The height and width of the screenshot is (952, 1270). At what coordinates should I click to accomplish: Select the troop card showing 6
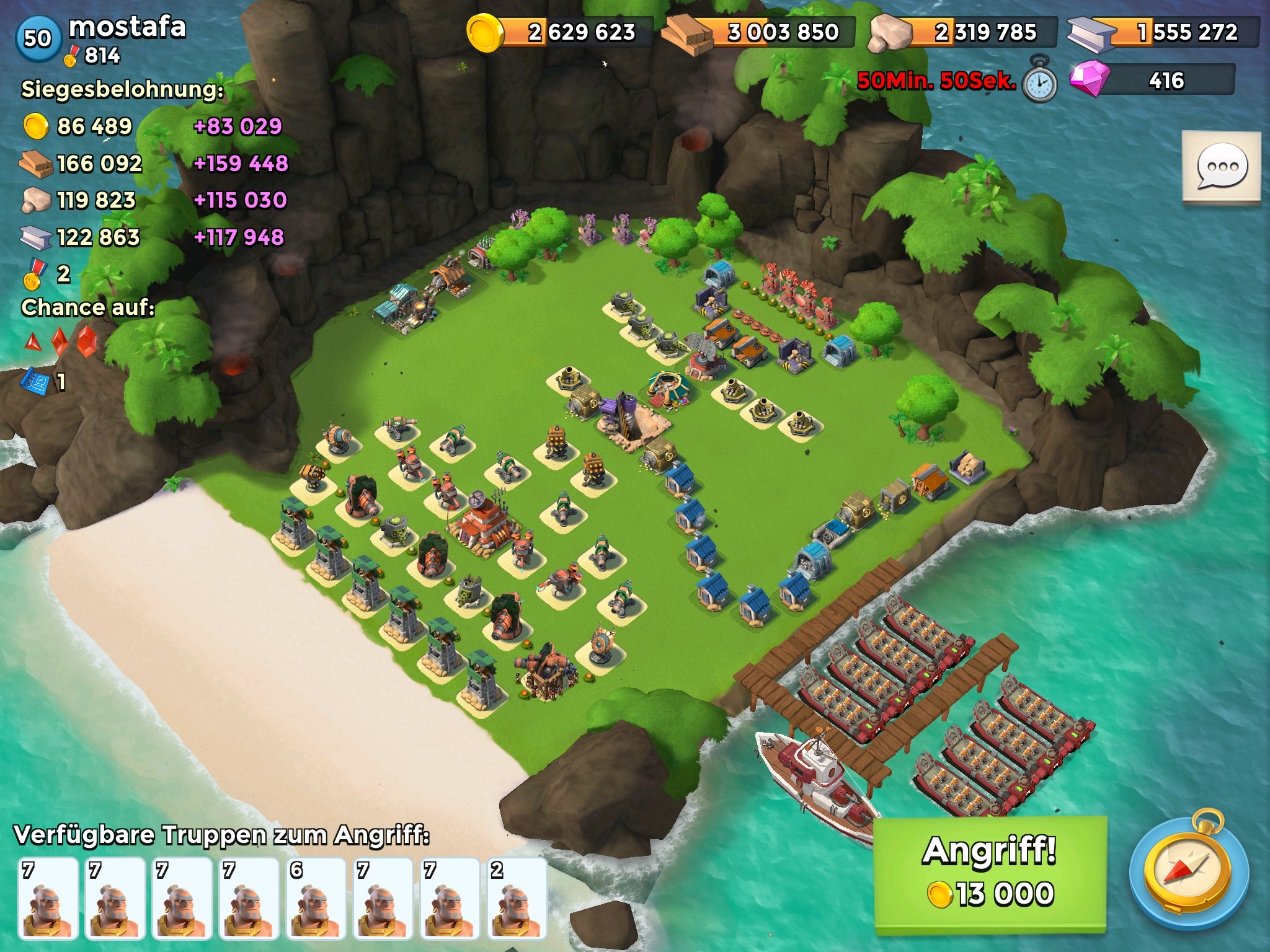click(x=316, y=898)
